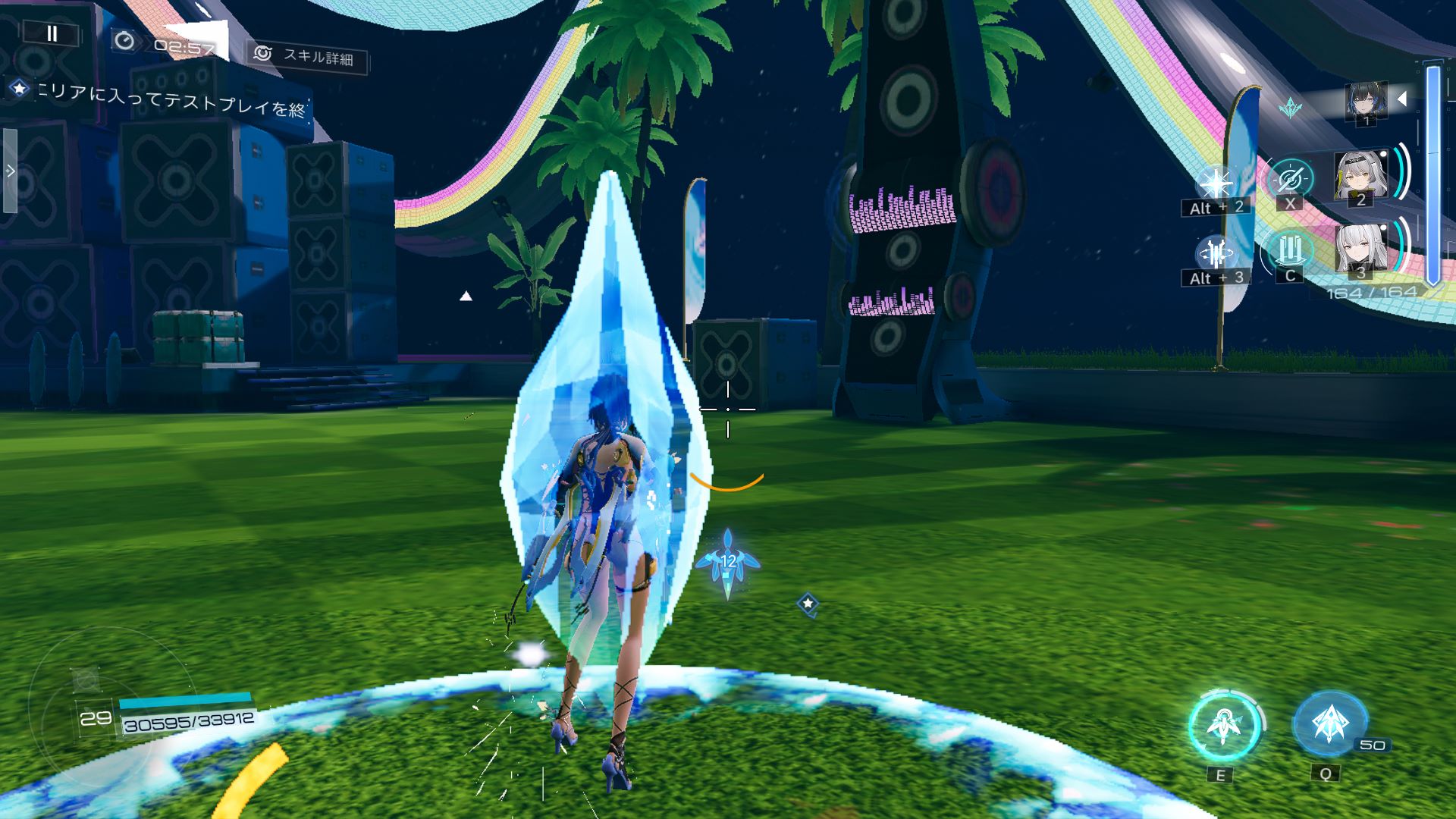Trigger the orbiting pillars ultimate icon
This screenshot has height=819, width=1456.
[x=1215, y=253]
